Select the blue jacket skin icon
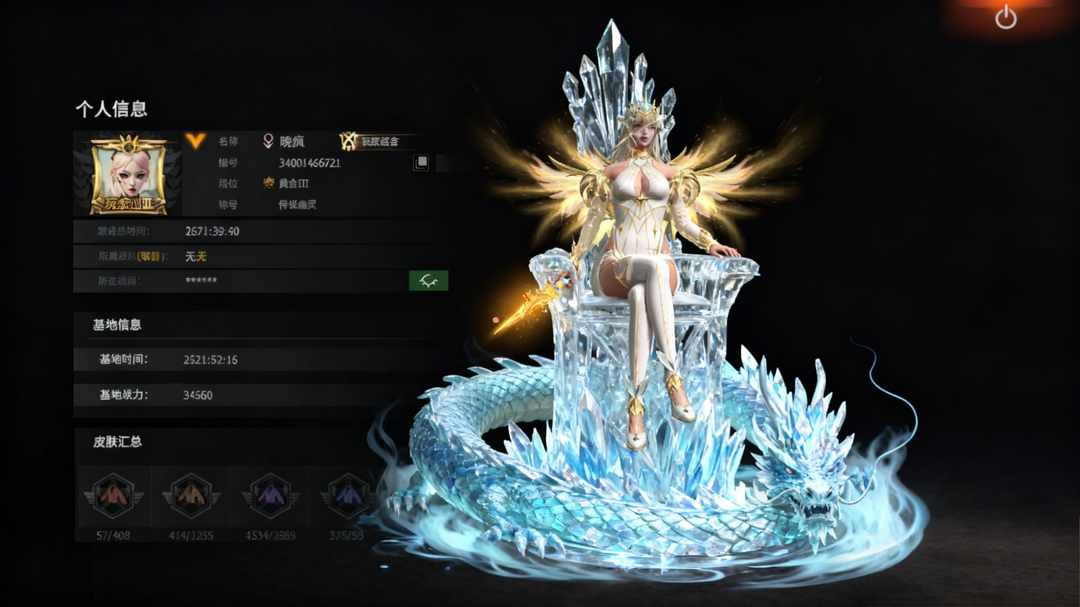 coord(348,495)
